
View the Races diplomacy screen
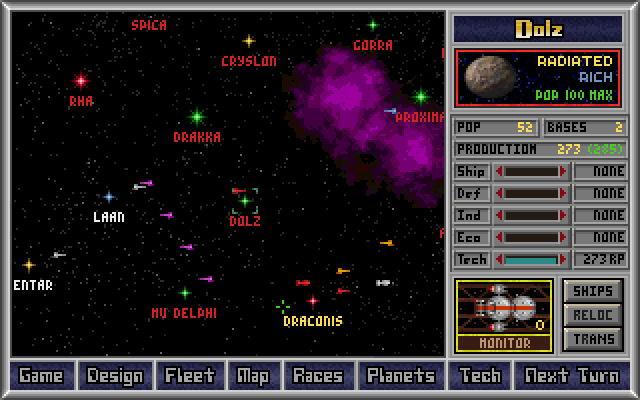(x=317, y=376)
